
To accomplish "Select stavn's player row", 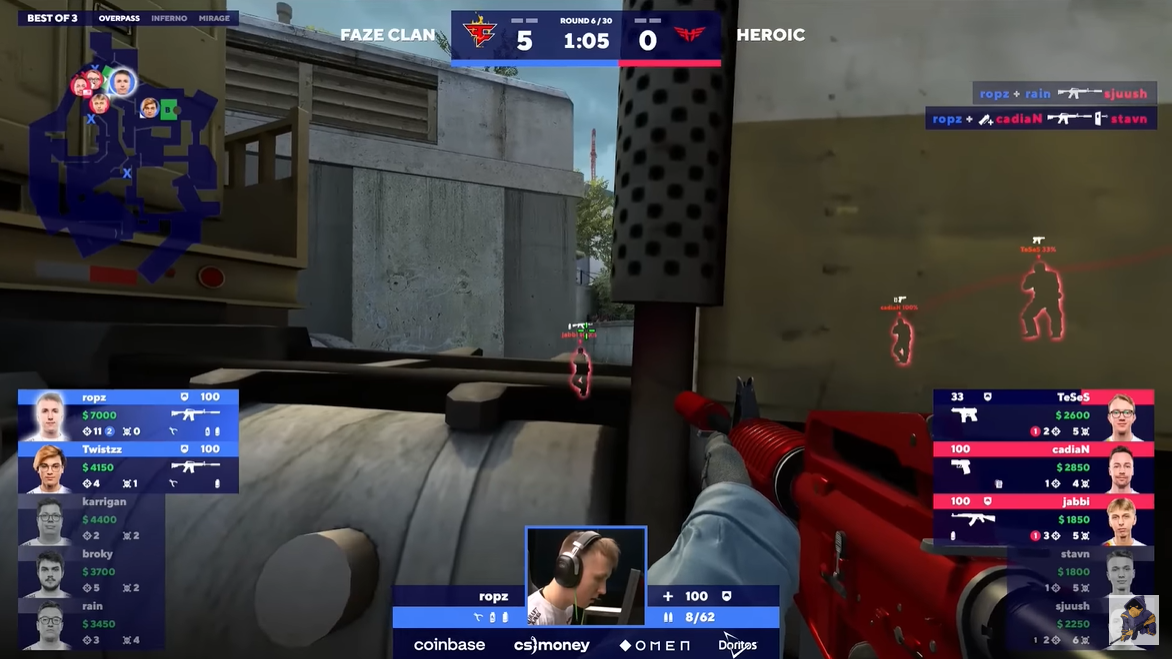I will click(x=1080, y=571).
